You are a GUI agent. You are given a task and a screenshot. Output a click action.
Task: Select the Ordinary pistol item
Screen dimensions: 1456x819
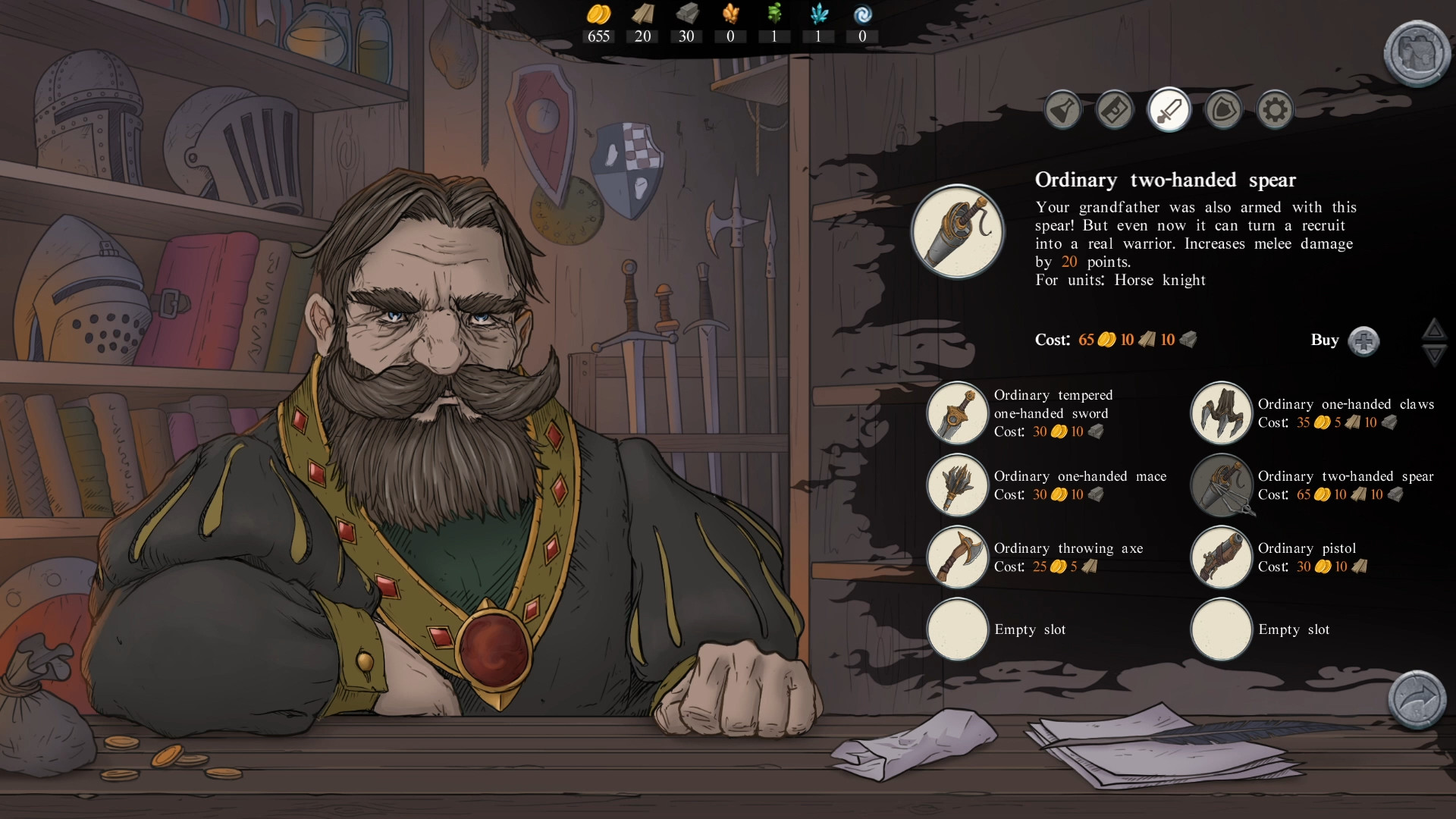click(1221, 557)
